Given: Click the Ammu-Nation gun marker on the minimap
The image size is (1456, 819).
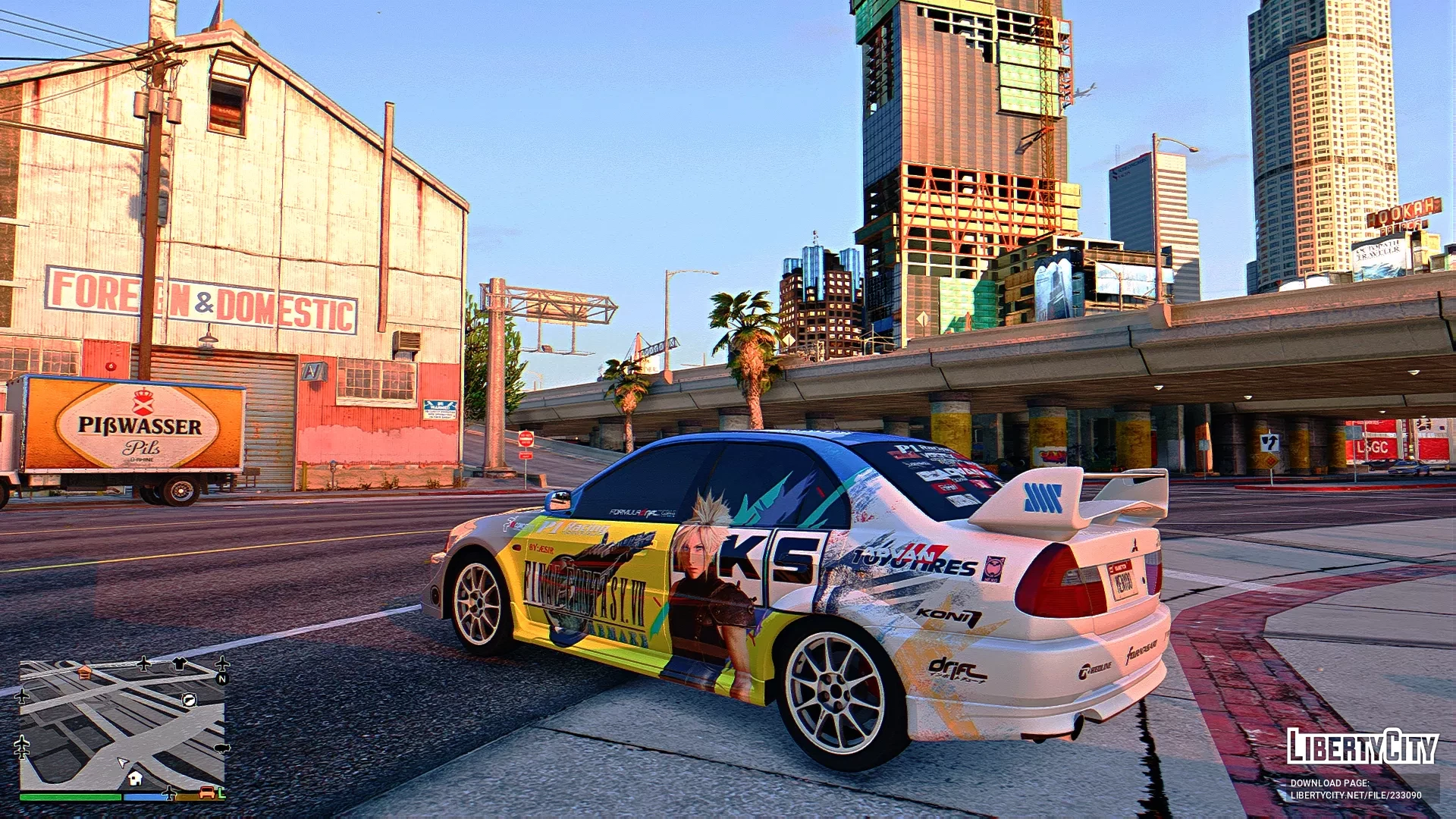Looking at the screenshot, I should click(x=190, y=699).
